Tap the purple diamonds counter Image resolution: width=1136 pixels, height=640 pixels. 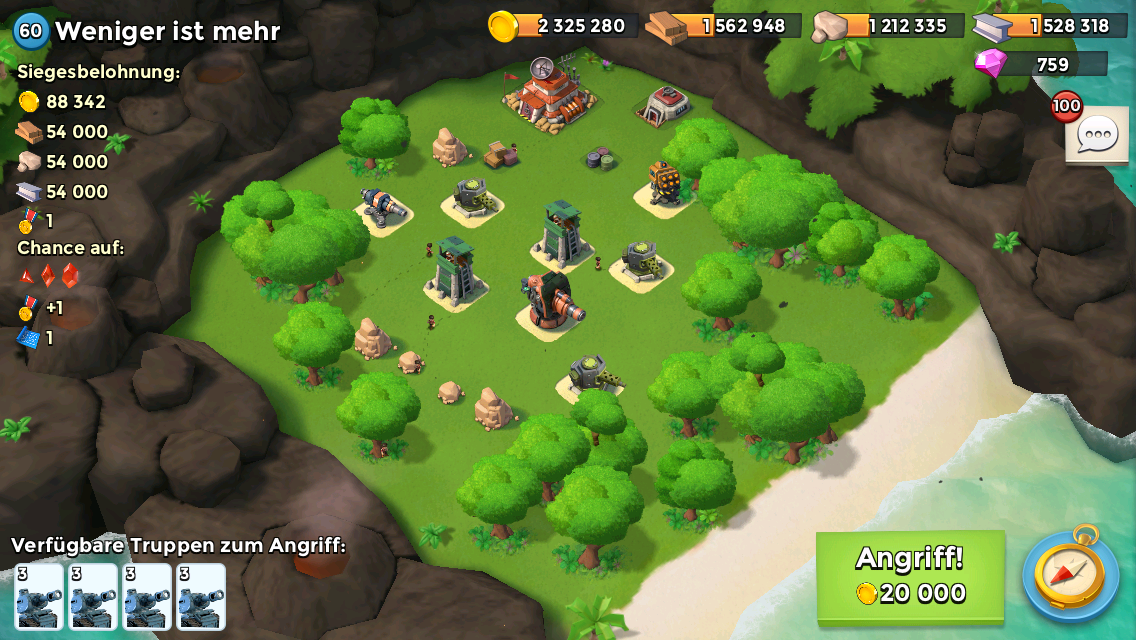click(x=1042, y=64)
